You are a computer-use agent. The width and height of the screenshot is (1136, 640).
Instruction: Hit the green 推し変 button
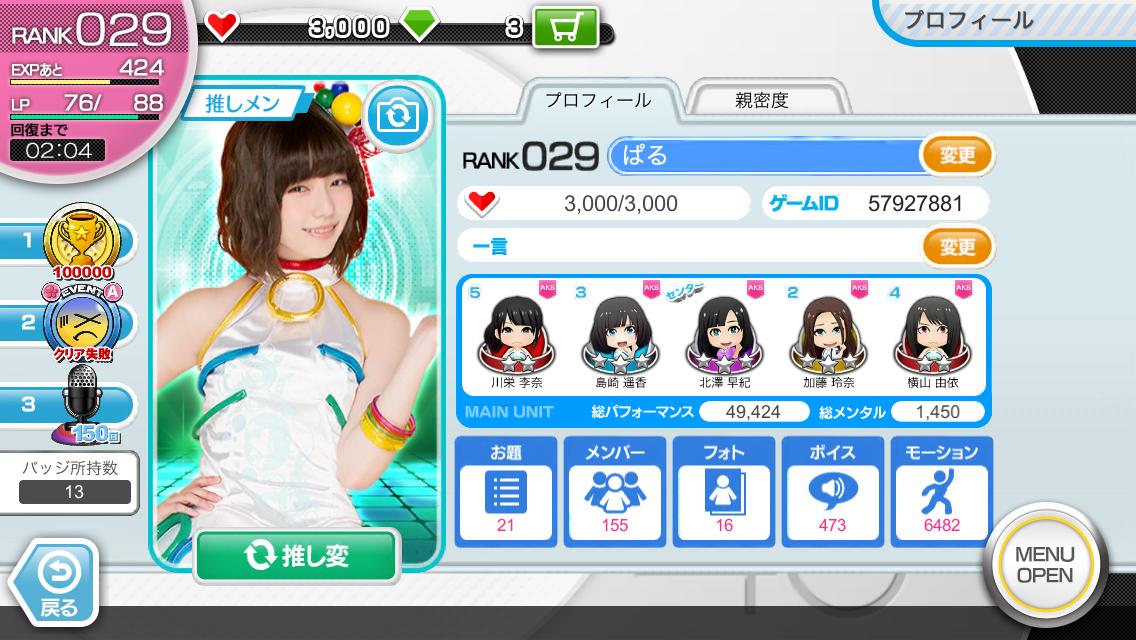coord(296,556)
